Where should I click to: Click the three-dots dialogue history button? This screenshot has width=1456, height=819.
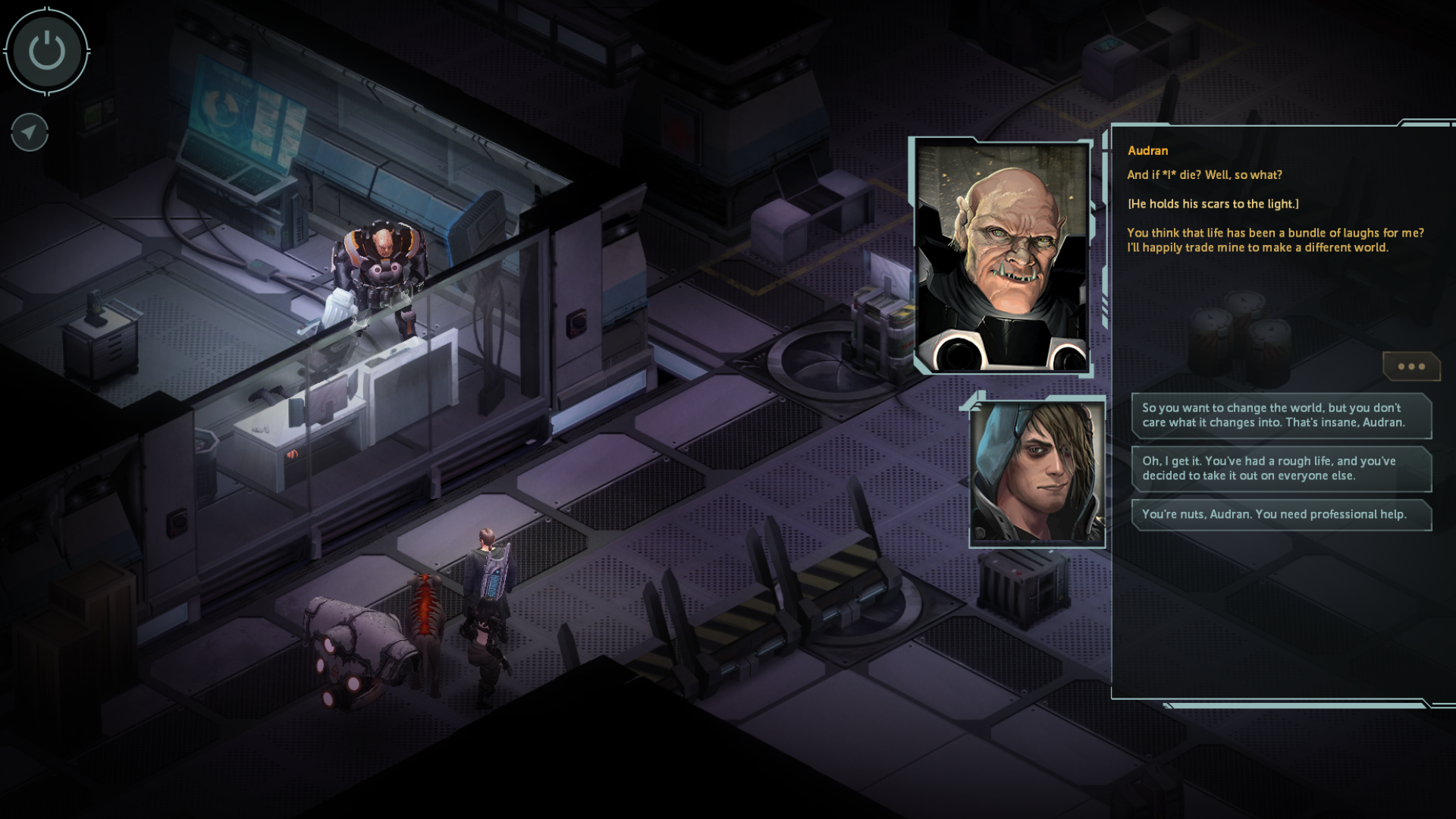(1410, 366)
